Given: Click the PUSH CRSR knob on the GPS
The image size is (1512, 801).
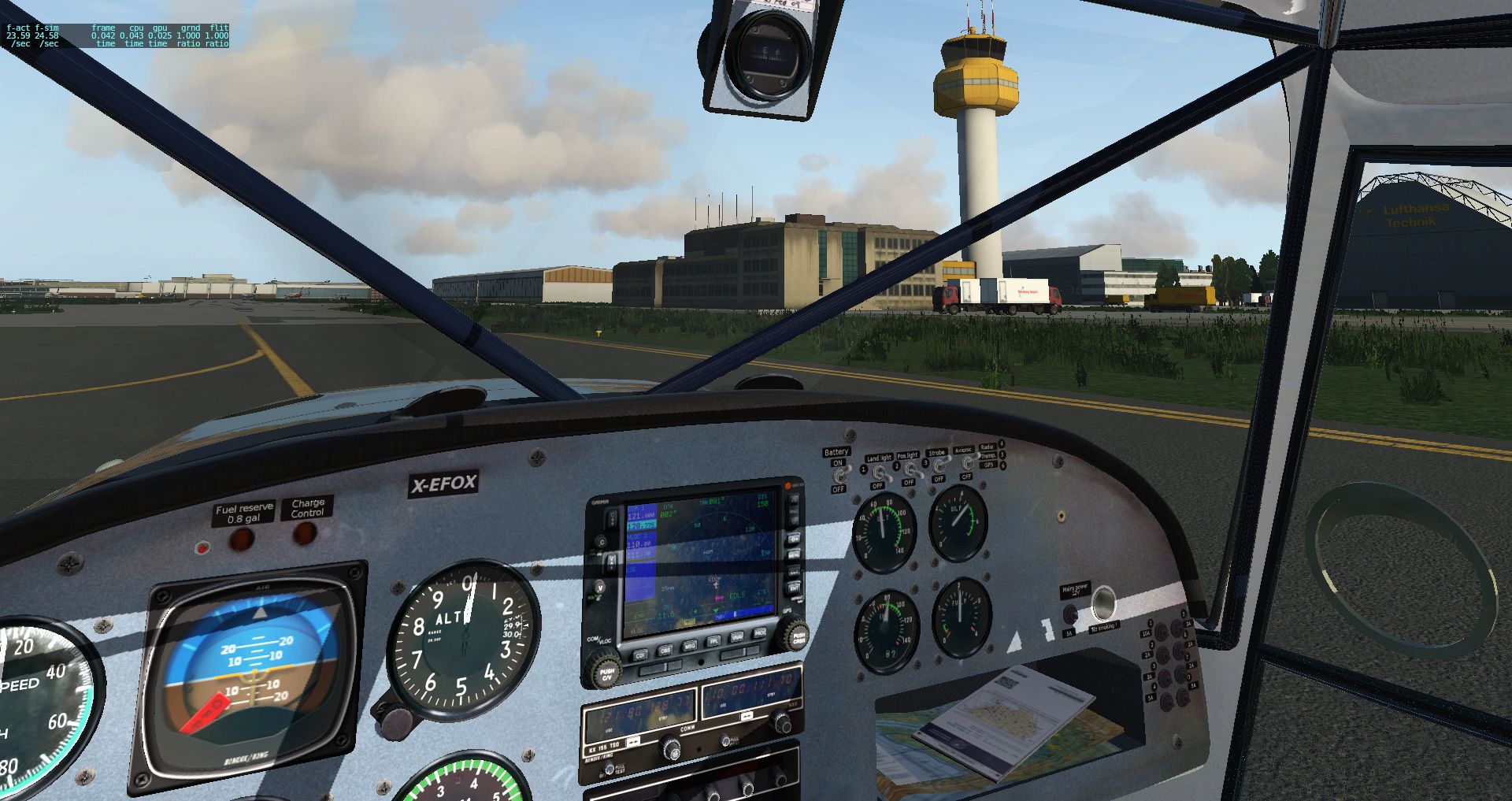Looking at the screenshot, I should coord(798,637).
